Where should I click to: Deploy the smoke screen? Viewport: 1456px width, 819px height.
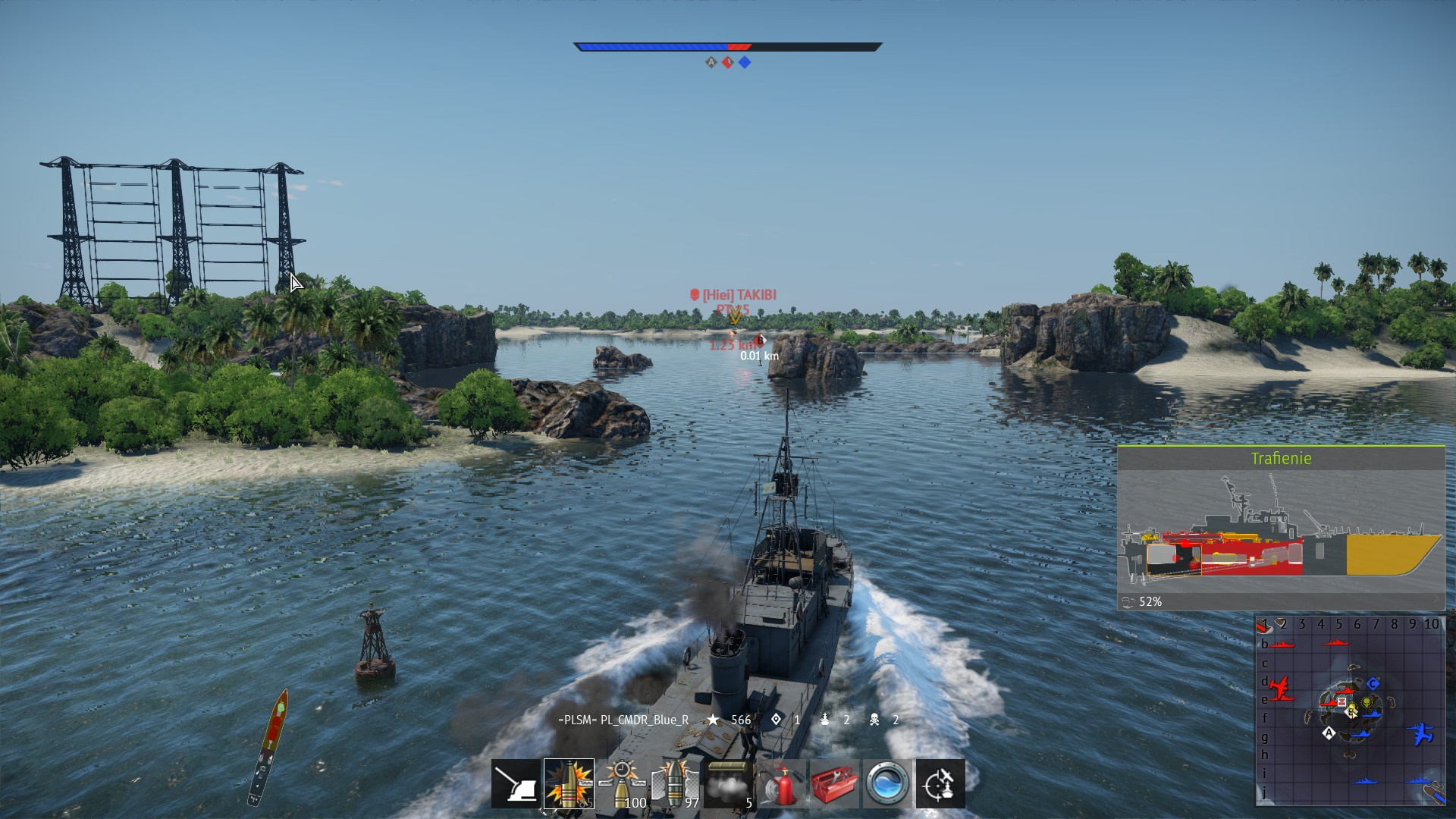pos(728,783)
